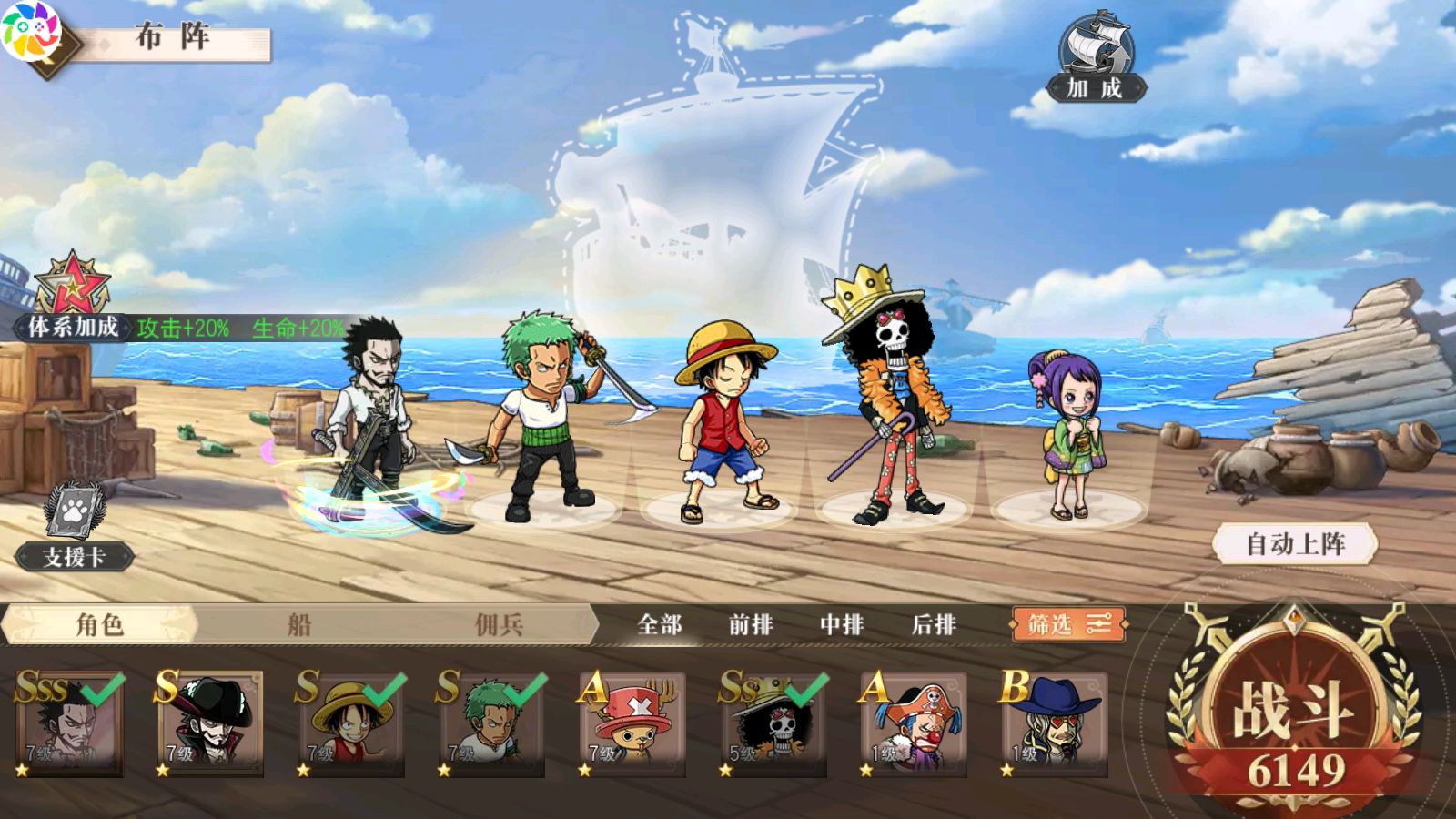Select the SSS-rank swordsman character card

70,724
